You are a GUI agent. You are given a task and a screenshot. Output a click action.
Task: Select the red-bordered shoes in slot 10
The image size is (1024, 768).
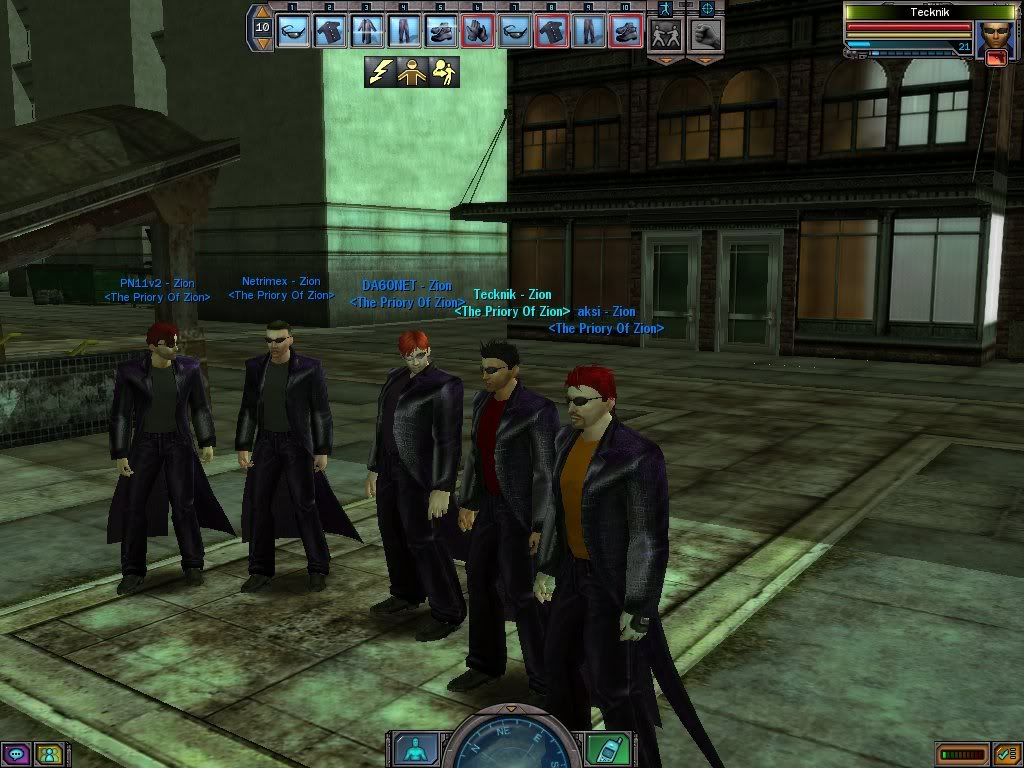coord(625,31)
